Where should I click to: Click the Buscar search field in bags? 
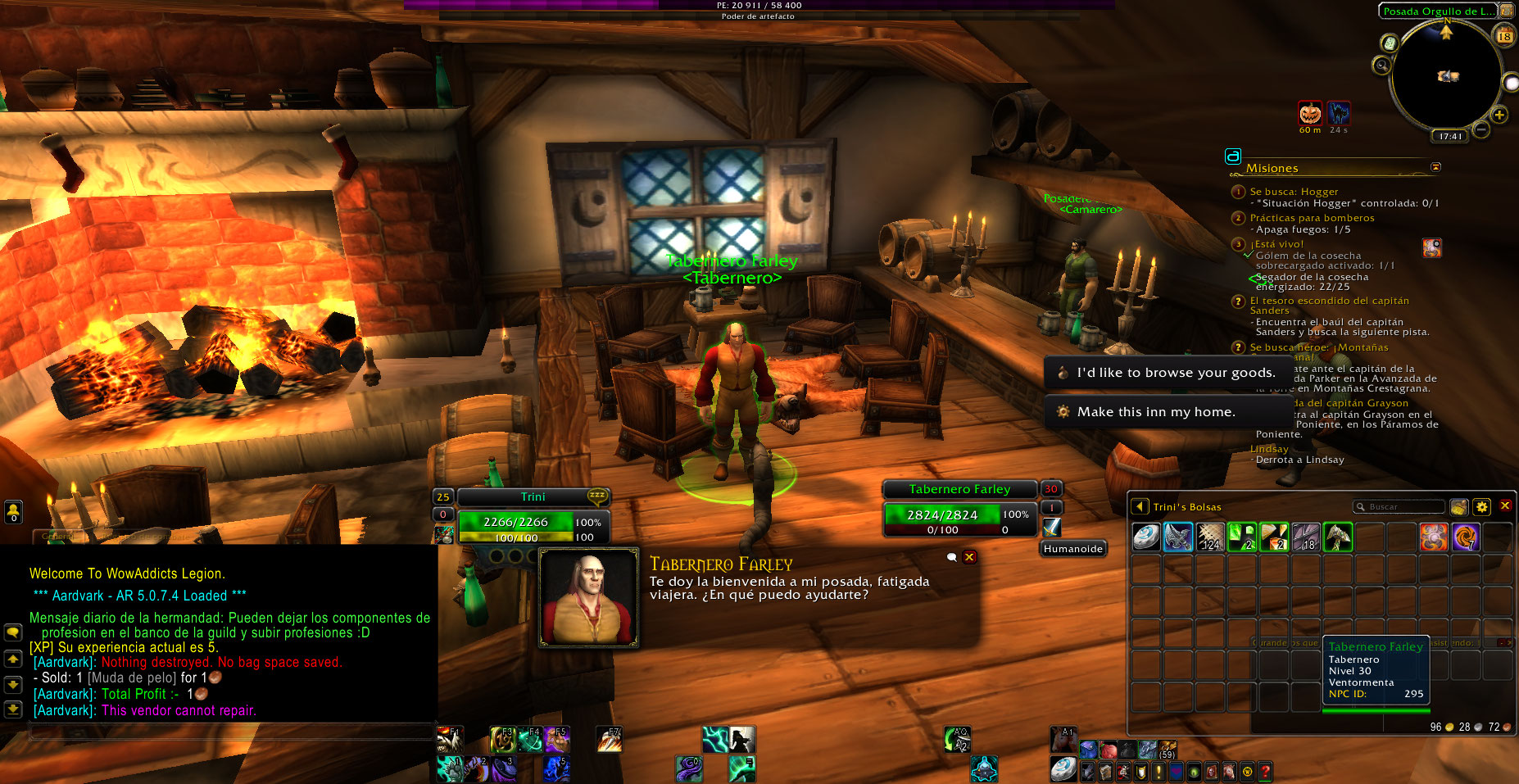[x=1401, y=507]
